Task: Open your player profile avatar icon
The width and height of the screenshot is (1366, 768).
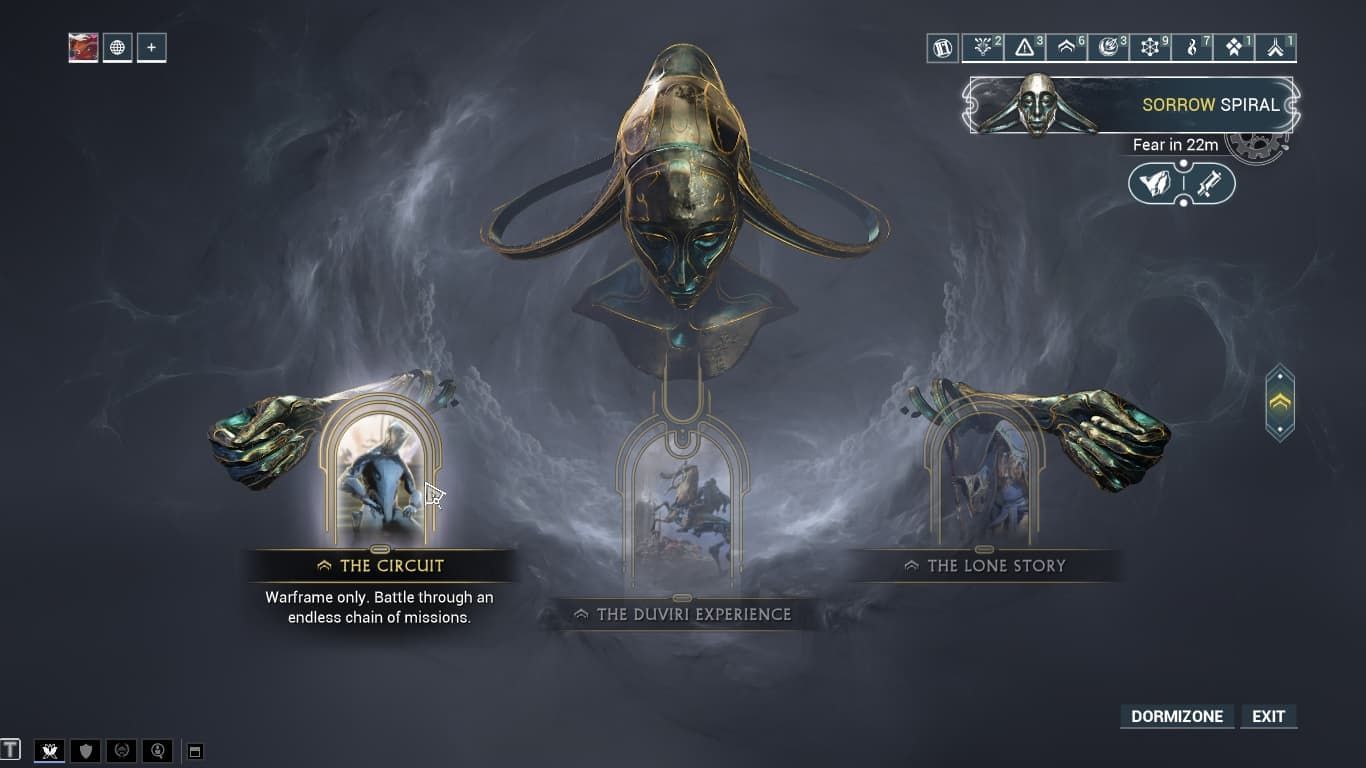Action: point(83,46)
